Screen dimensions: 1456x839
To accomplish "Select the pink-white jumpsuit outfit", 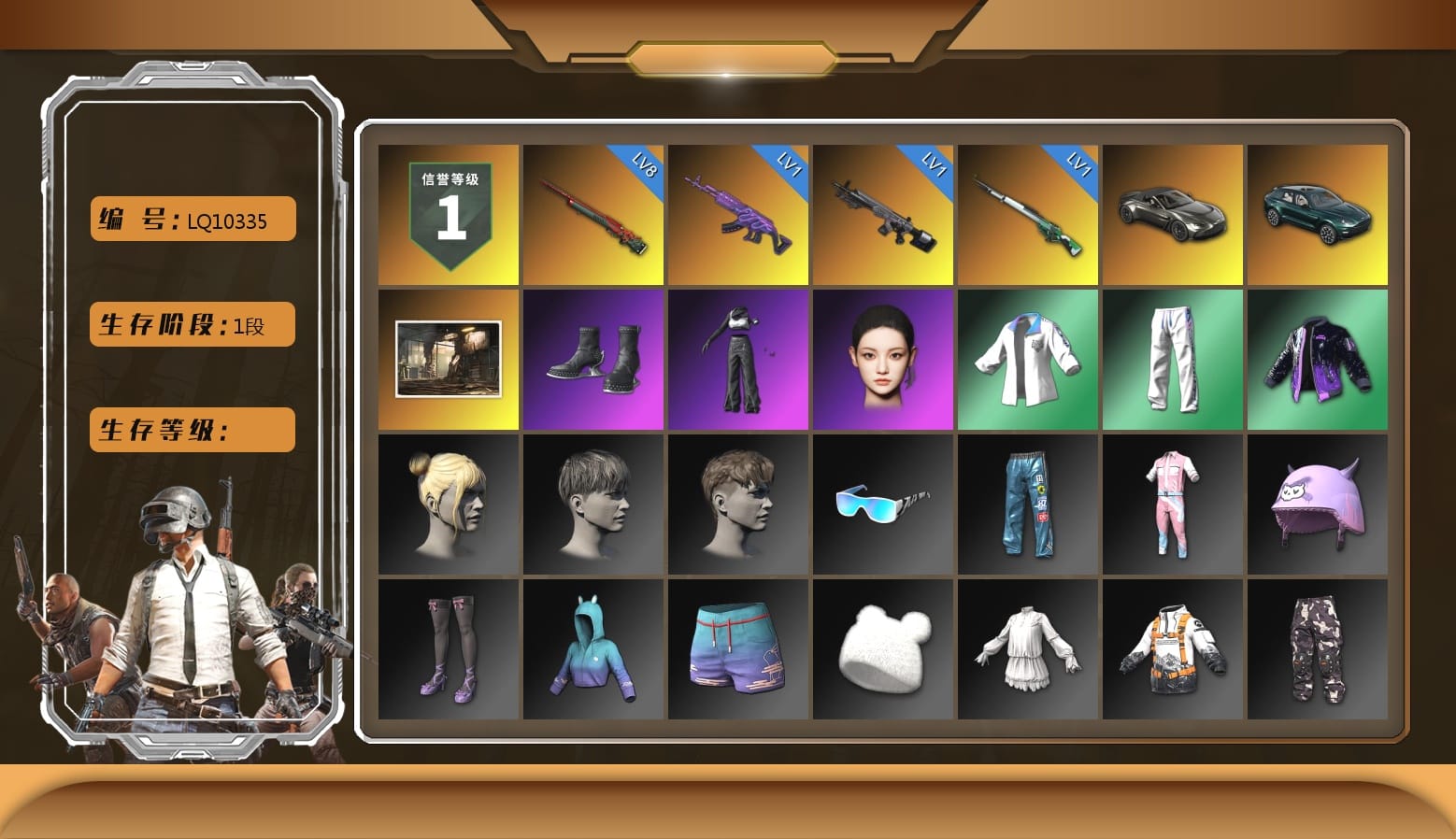I will [x=1173, y=505].
